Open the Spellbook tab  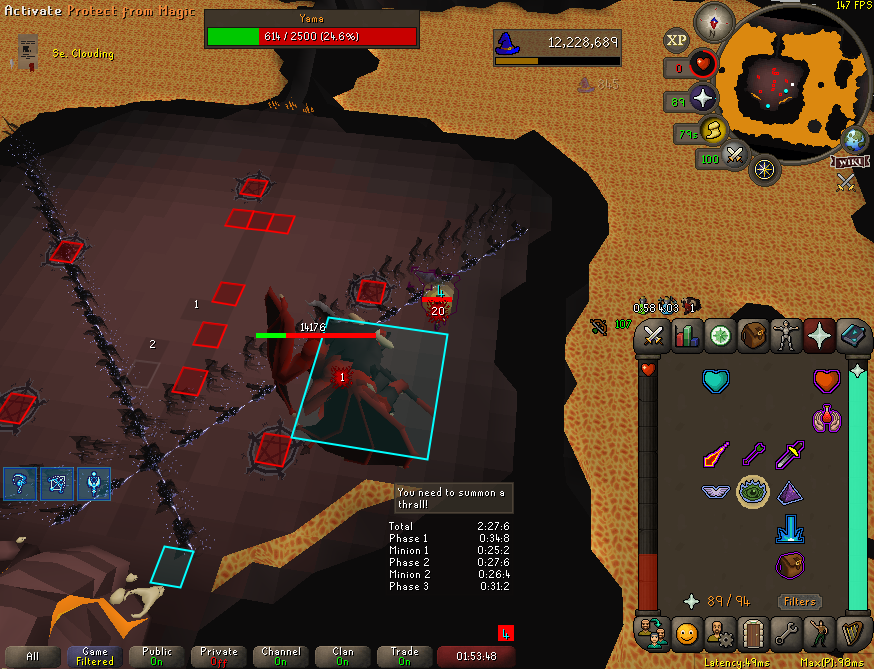852,336
